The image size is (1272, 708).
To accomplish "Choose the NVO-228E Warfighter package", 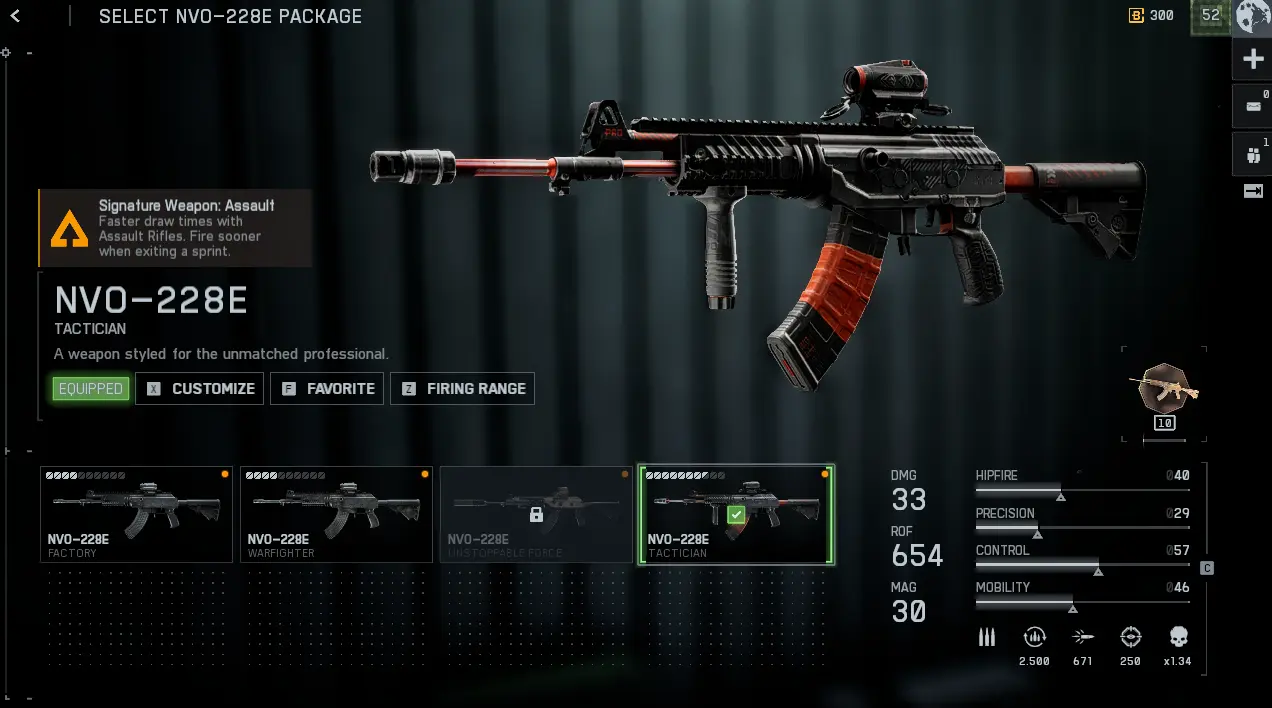I will pyautogui.click(x=337, y=514).
